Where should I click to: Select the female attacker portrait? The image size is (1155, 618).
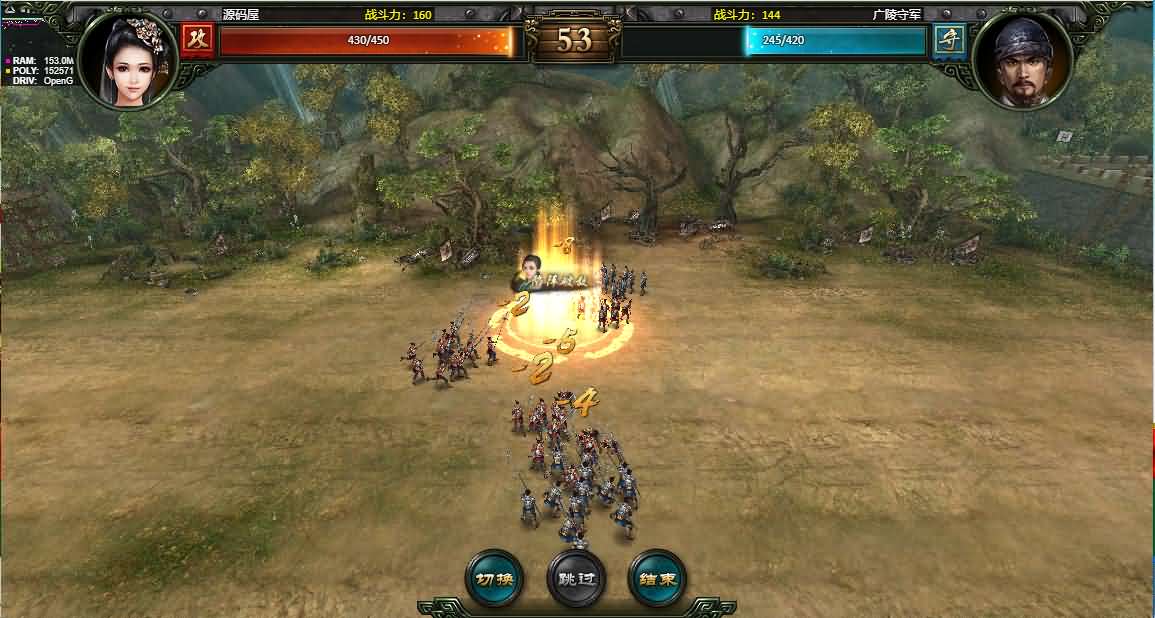[129, 60]
